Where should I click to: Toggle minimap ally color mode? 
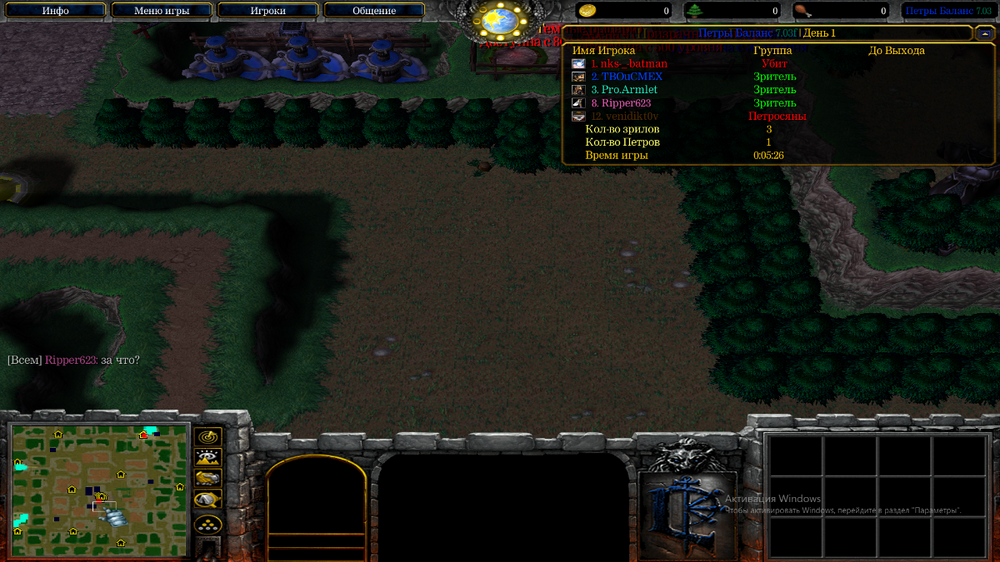208,479
